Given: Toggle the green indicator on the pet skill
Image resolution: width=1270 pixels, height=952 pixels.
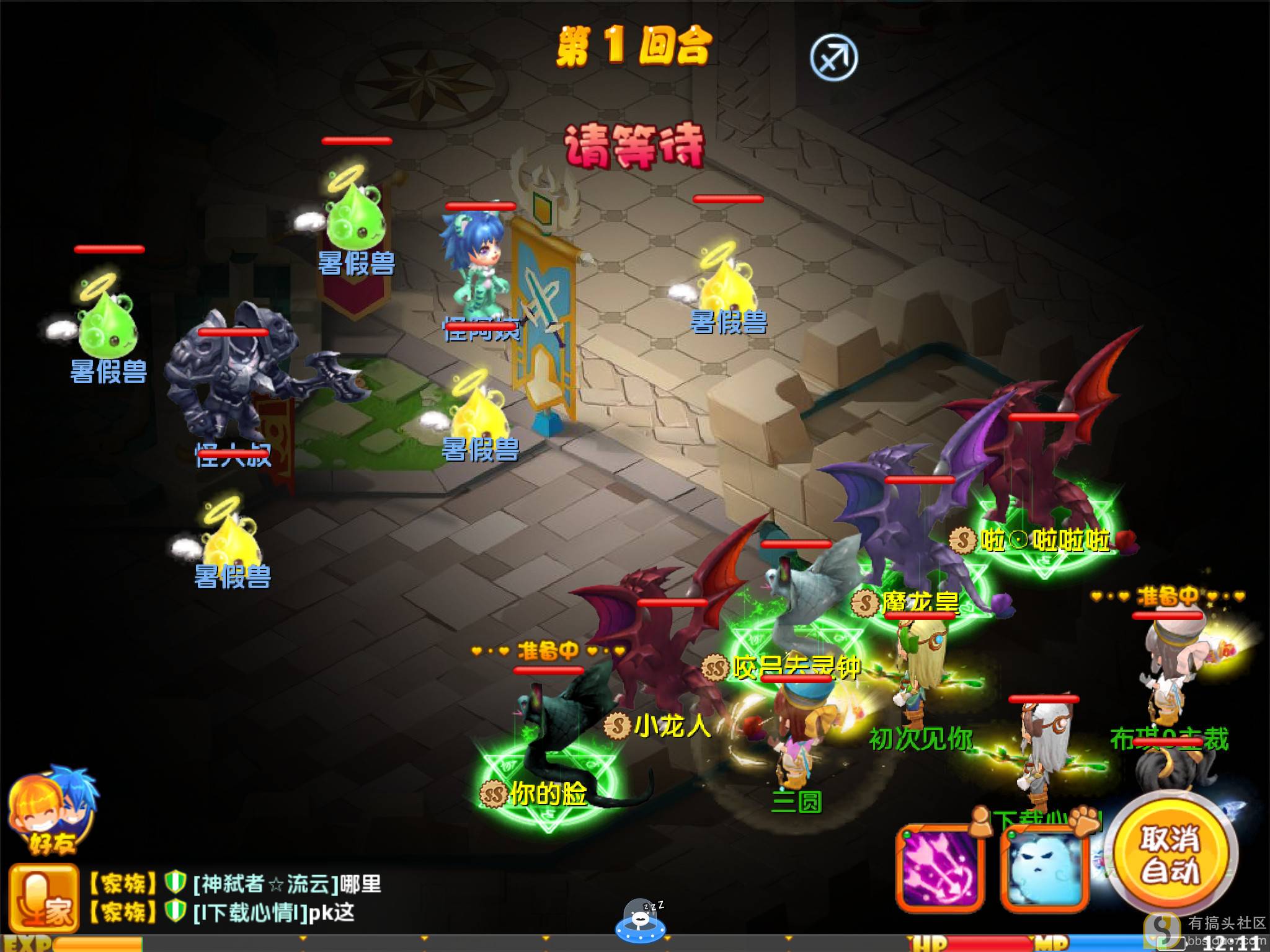Looking at the screenshot, I should 1012,834.
